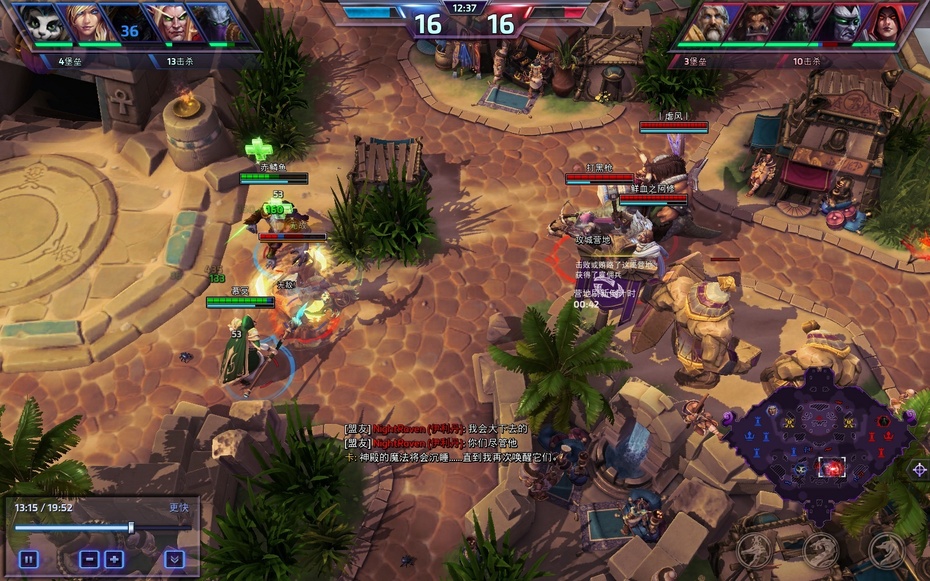Pause the replay playback
The image size is (930, 581).
(28, 559)
